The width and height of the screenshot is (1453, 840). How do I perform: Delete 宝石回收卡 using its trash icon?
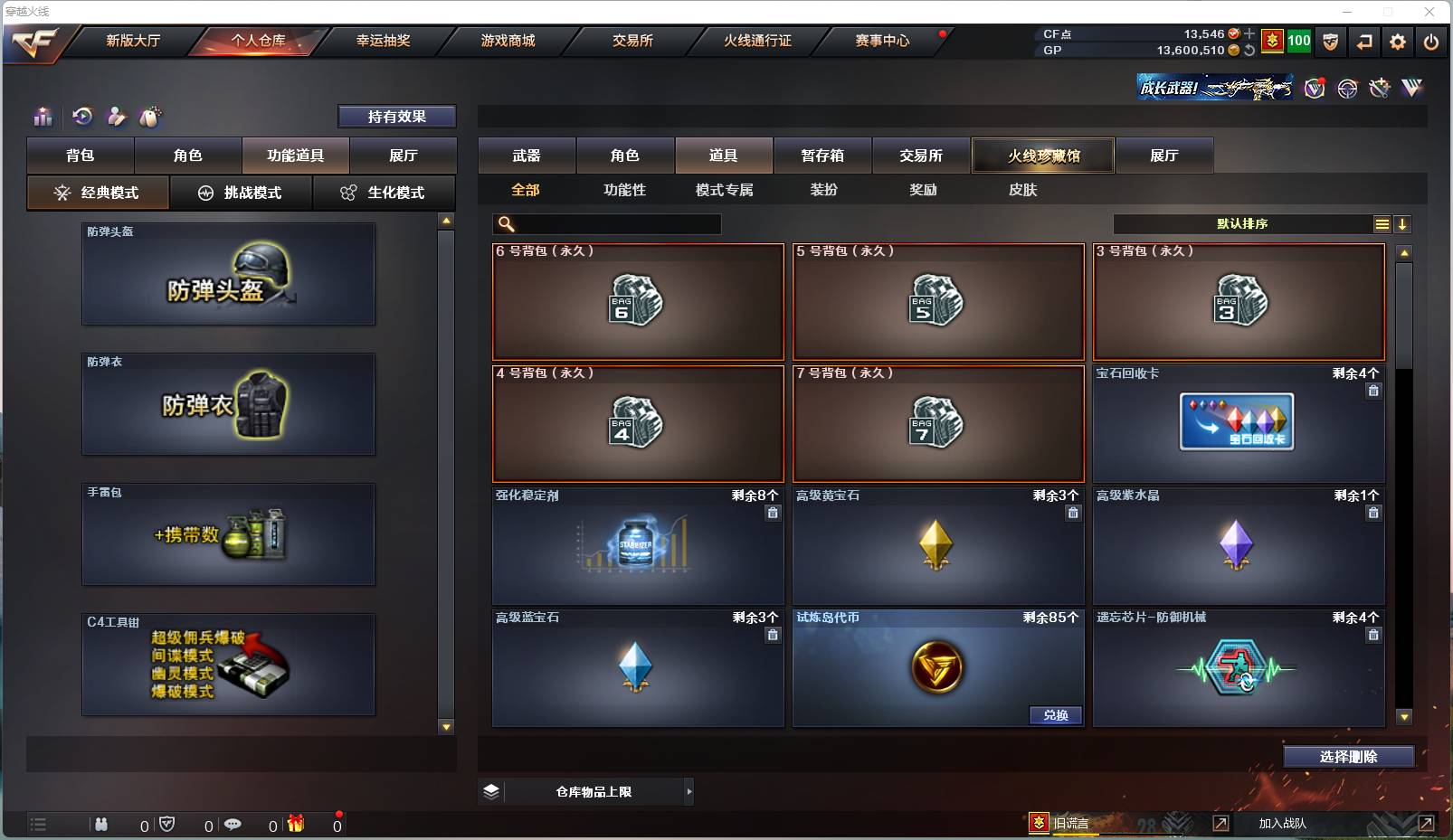pos(1373,391)
